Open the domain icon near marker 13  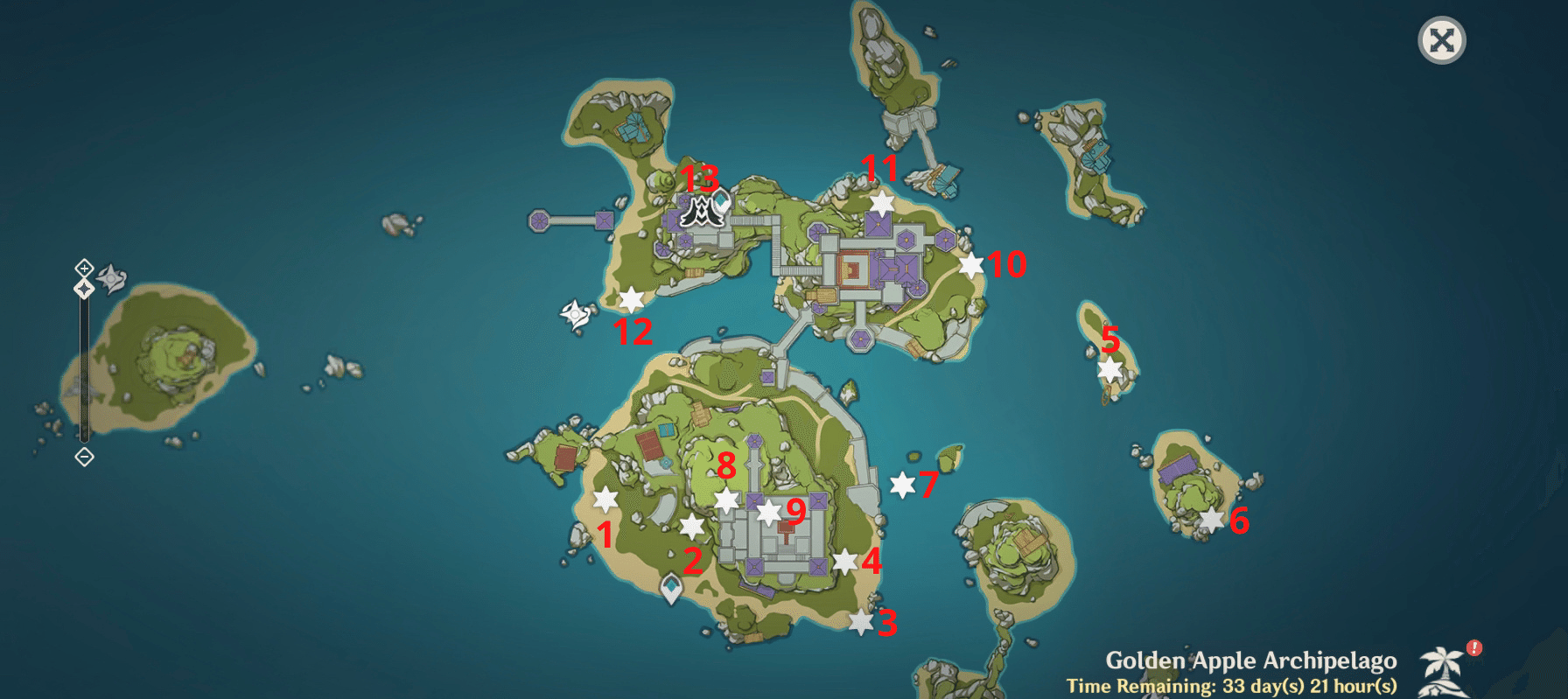pyautogui.click(x=699, y=213)
